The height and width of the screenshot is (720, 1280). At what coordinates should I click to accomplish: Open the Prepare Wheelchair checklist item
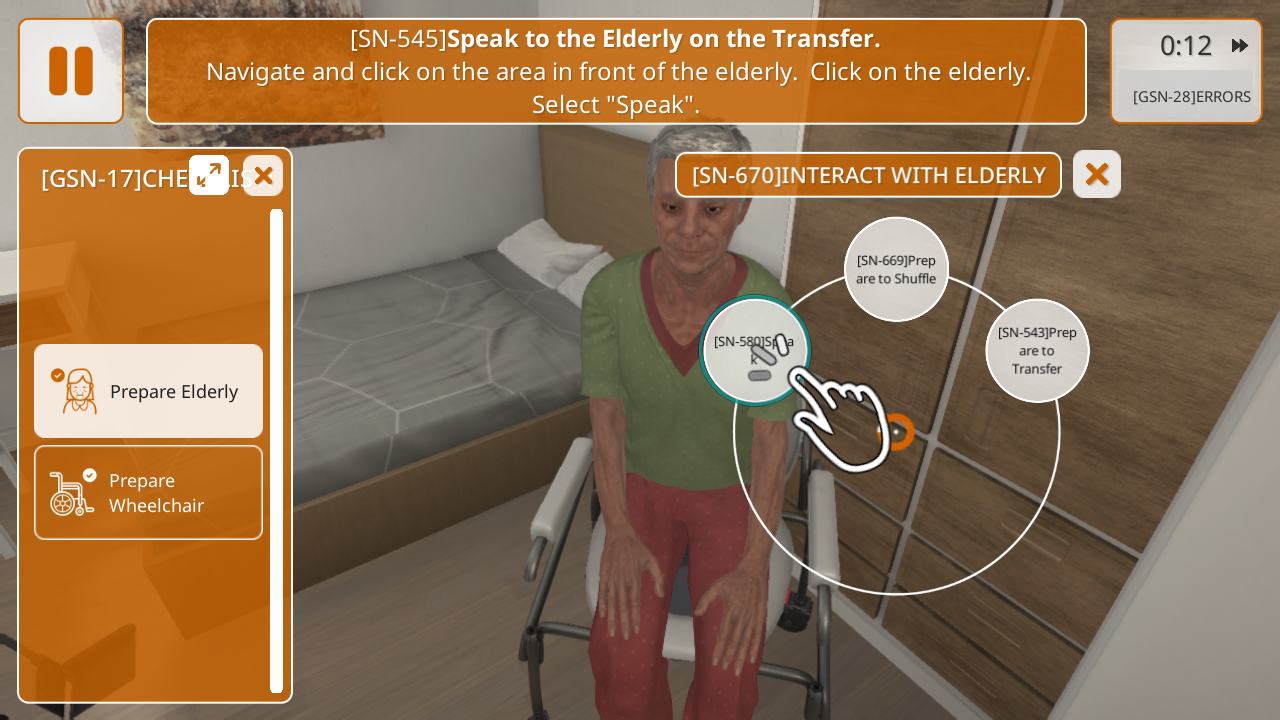click(x=149, y=492)
